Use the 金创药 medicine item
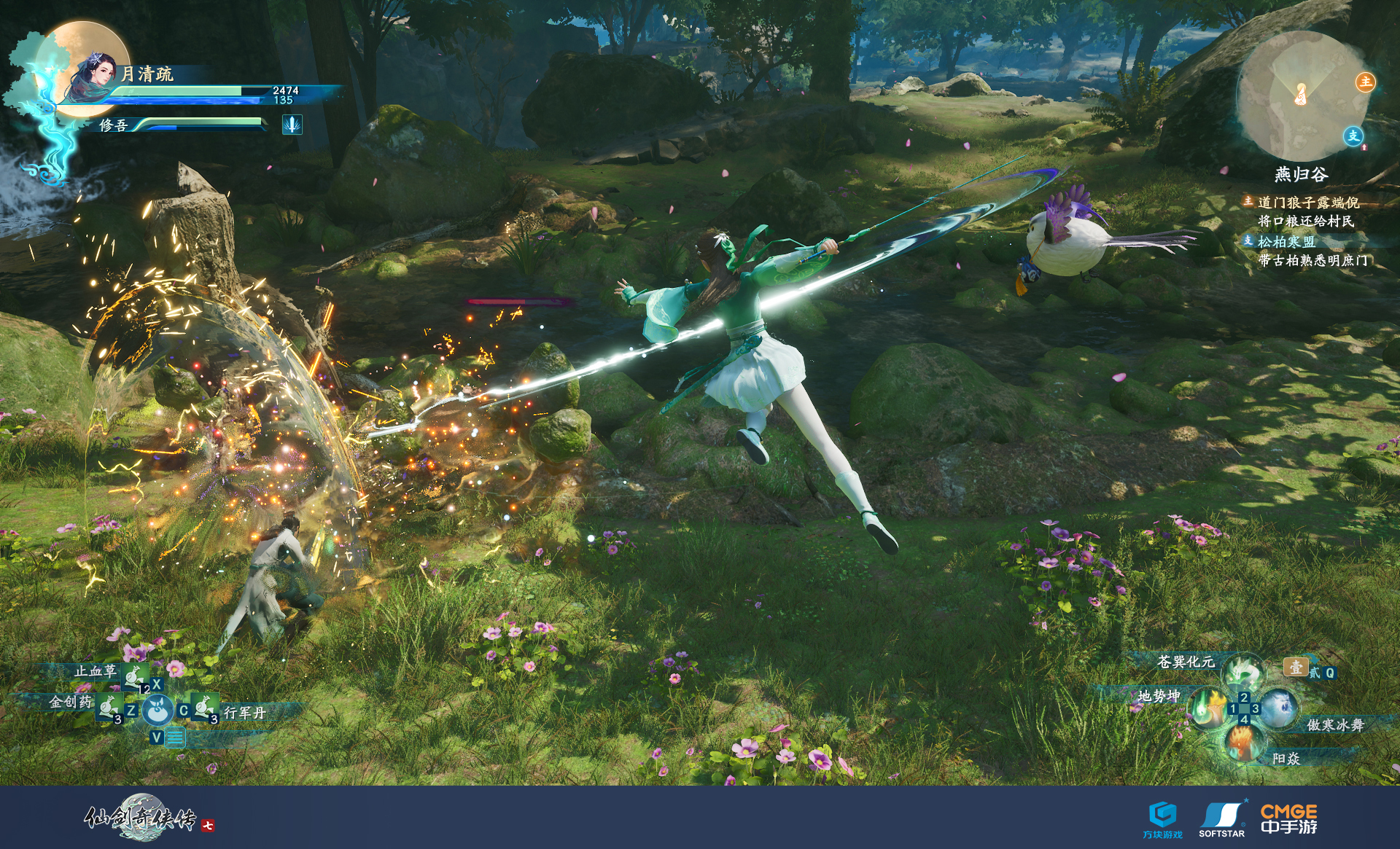The width and height of the screenshot is (1400, 849). (x=109, y=706)
